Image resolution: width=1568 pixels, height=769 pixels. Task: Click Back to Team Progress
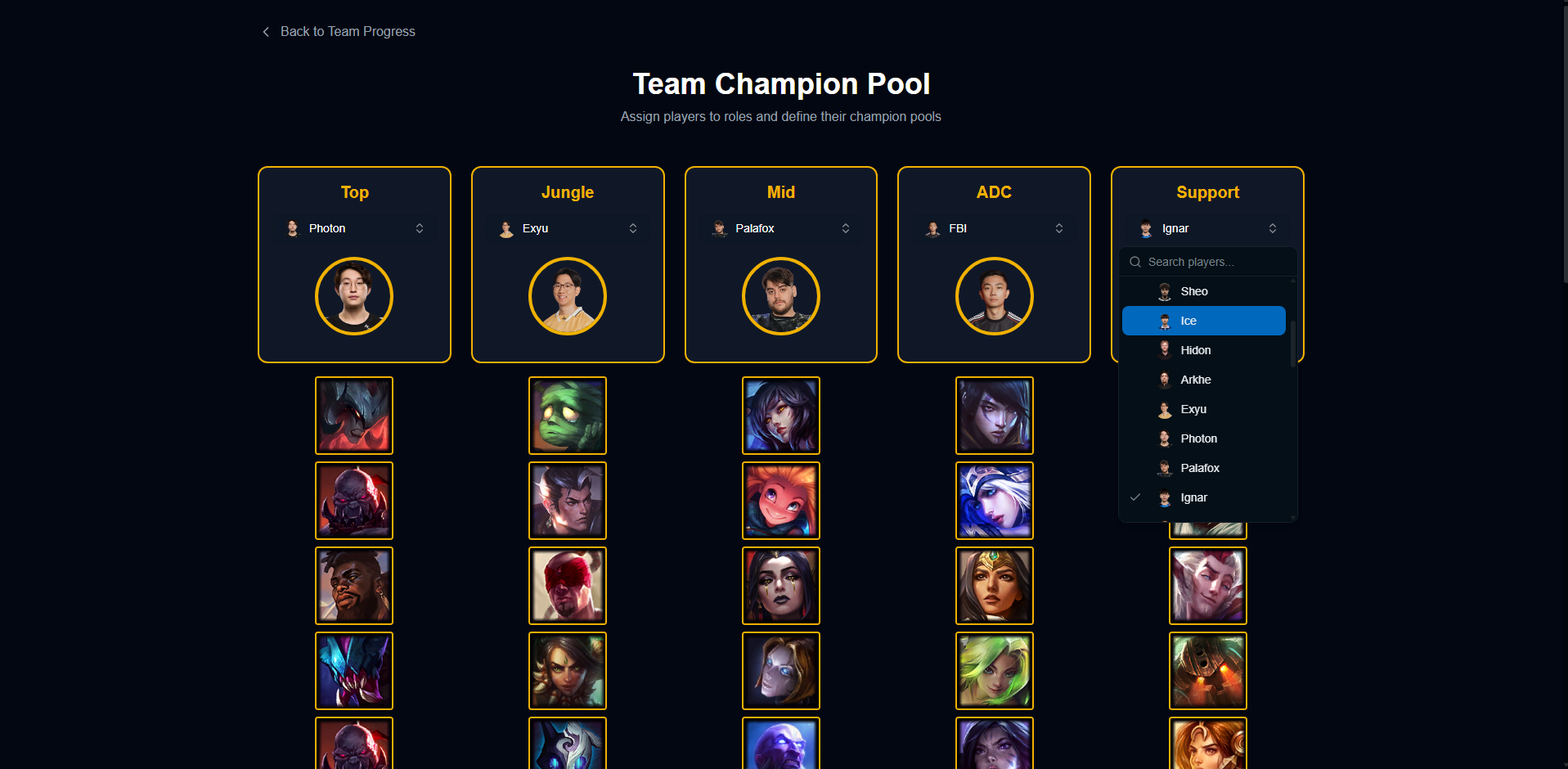(337, 31)
